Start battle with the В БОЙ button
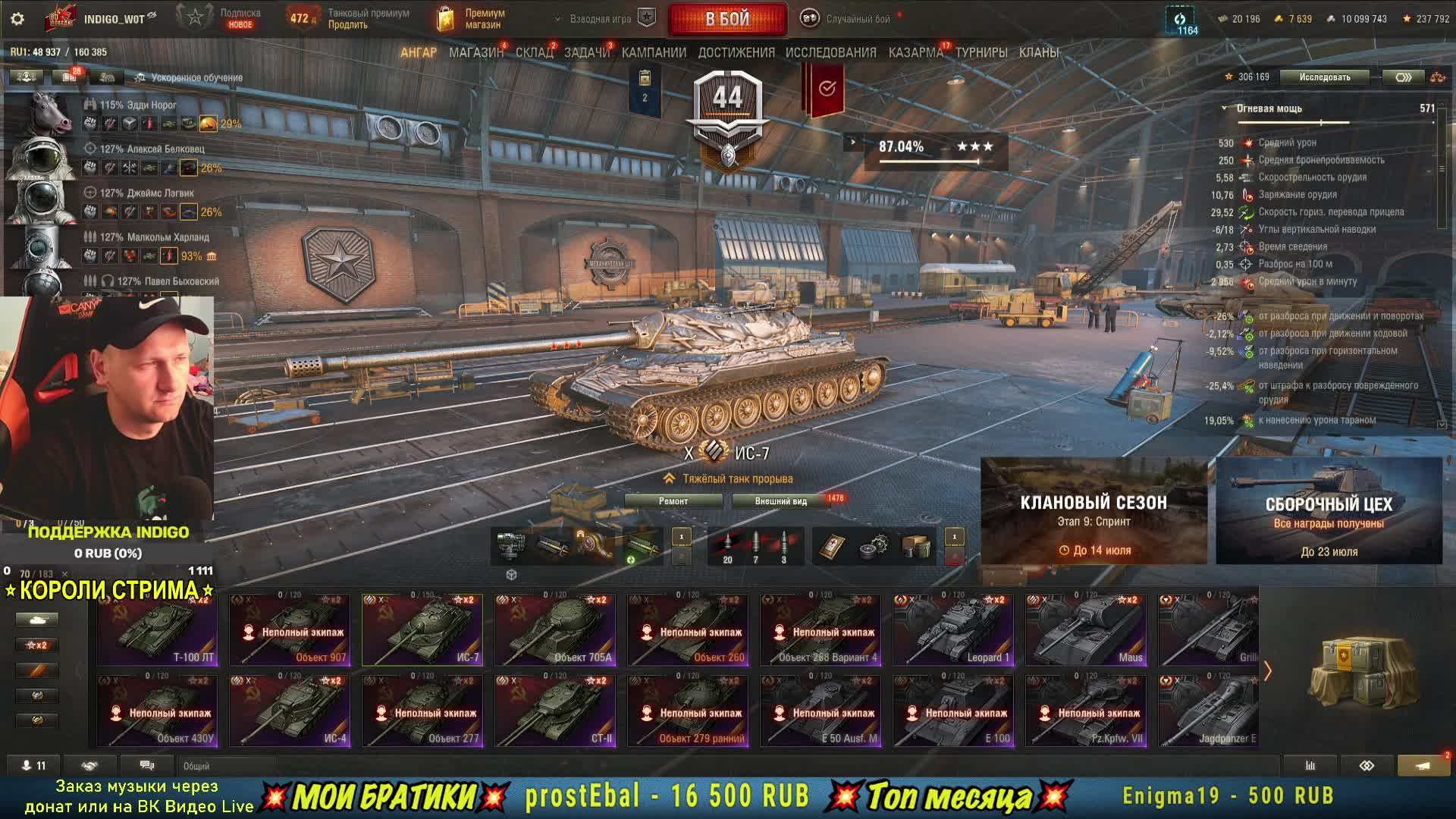The width and height of the screenshot is (1456, 819). coord(727,19)
